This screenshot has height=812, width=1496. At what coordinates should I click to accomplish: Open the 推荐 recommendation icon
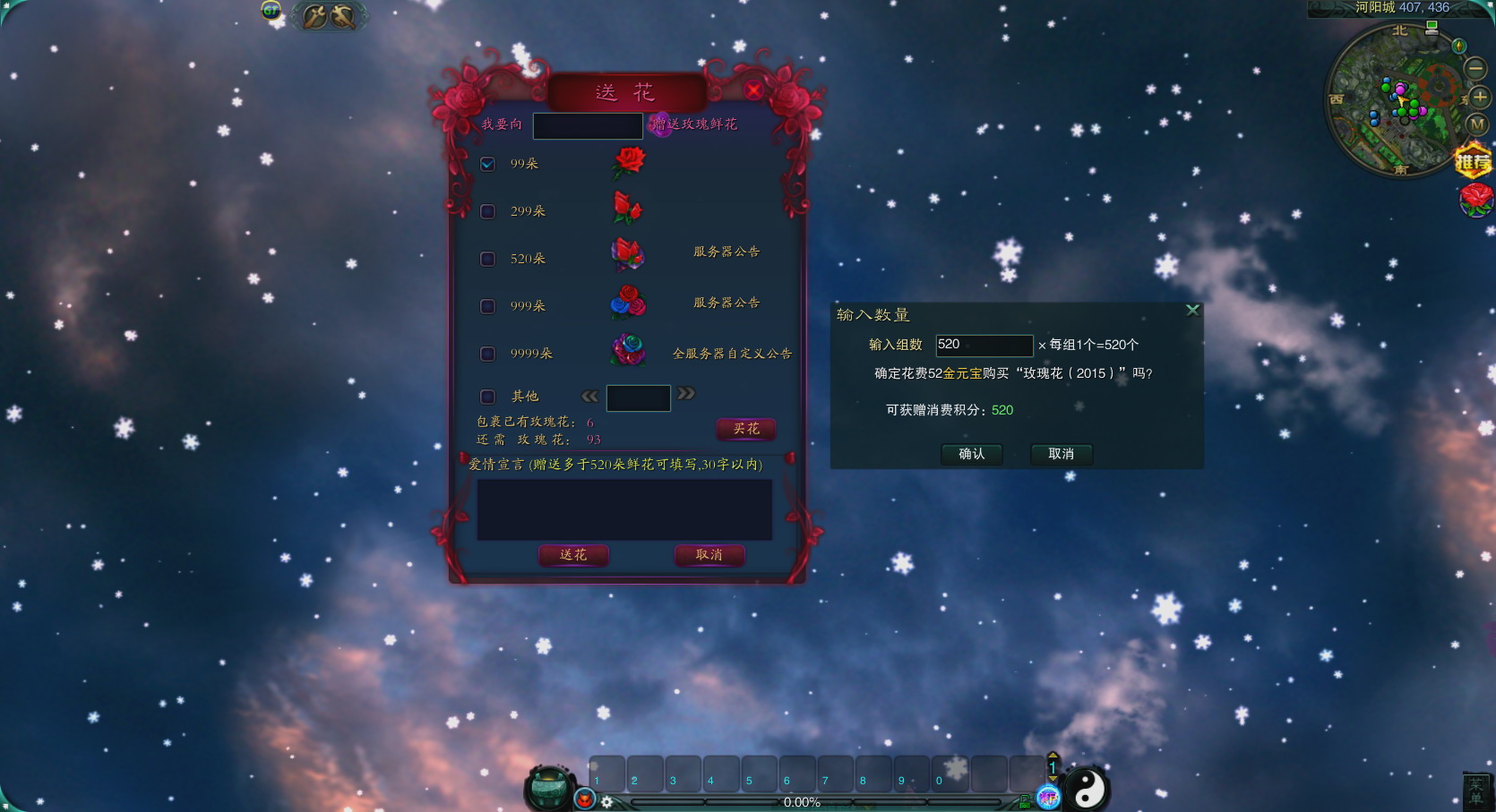(x=1473, y=161)
